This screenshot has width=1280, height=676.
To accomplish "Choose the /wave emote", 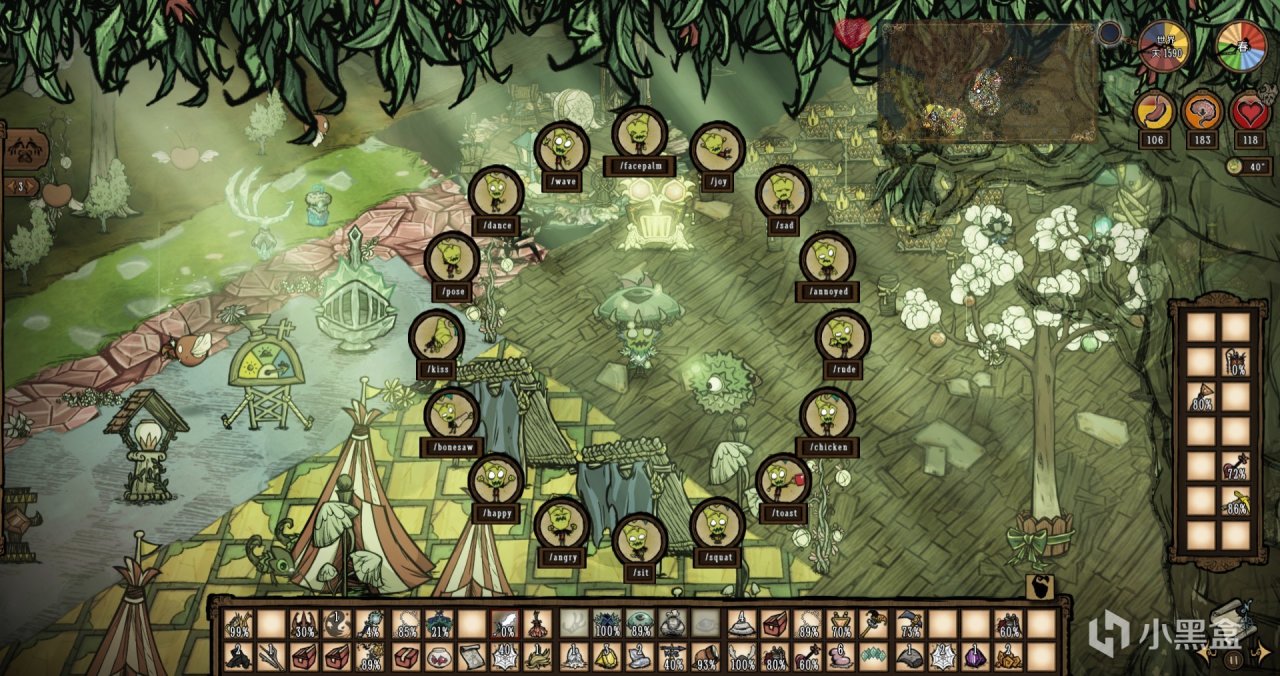I will 561,149.
